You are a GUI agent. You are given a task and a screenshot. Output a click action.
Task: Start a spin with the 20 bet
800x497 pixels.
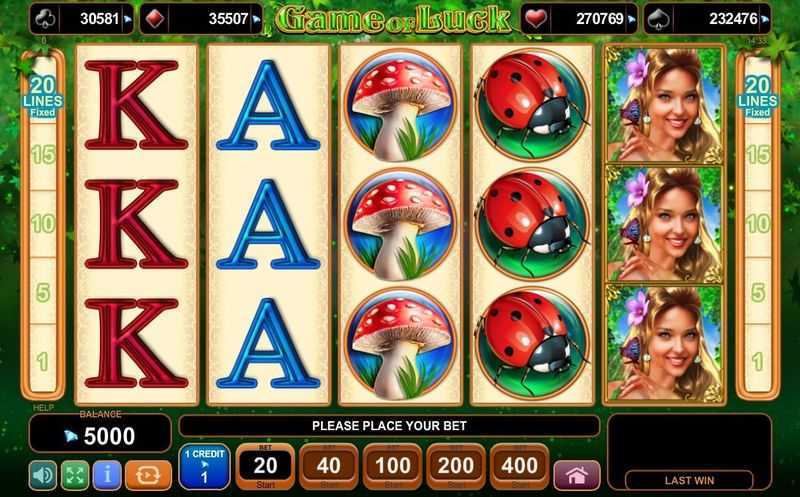[264, 466]
